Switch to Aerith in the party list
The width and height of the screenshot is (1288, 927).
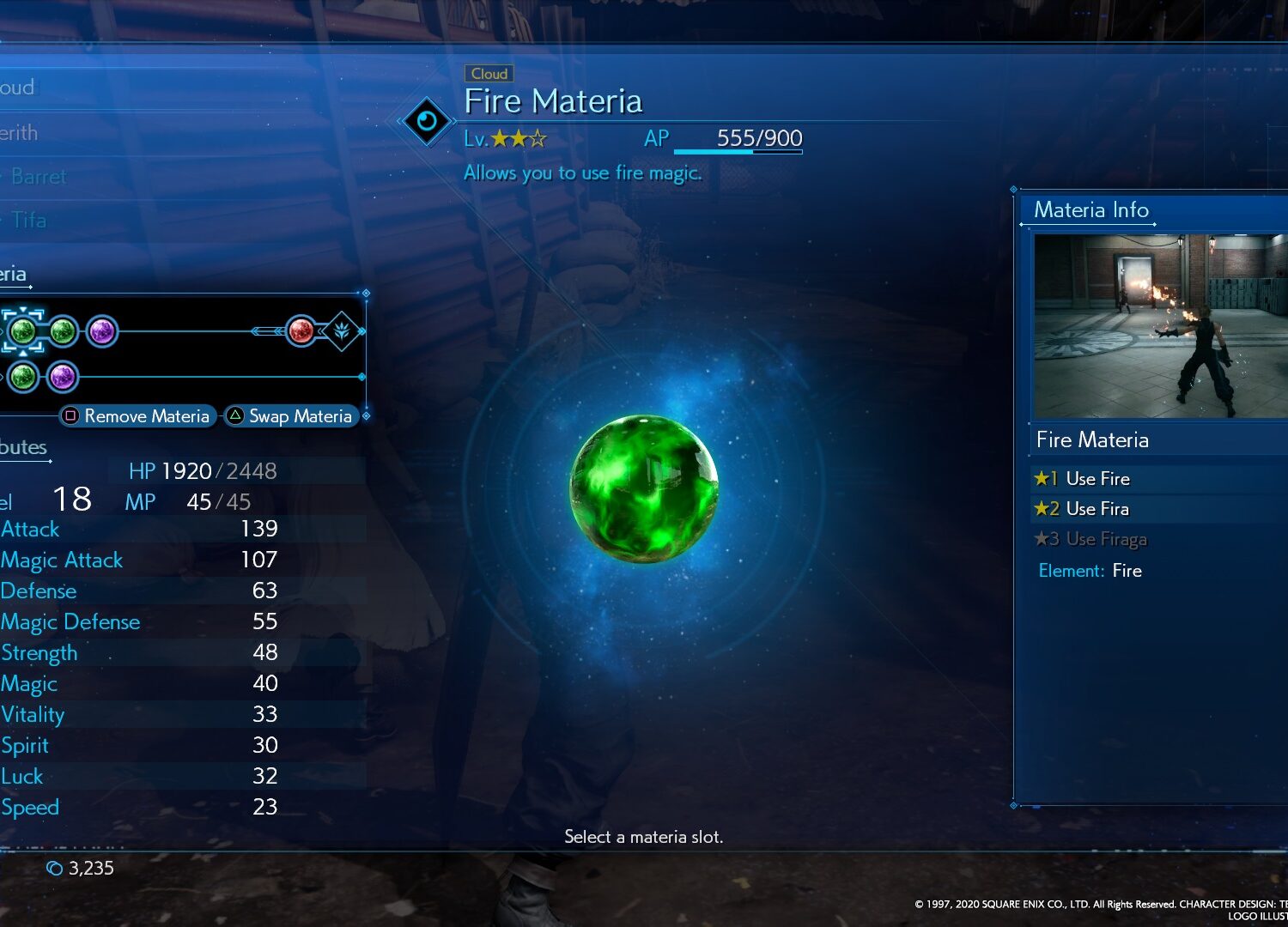pyautogui.click(x=19, y=133)
